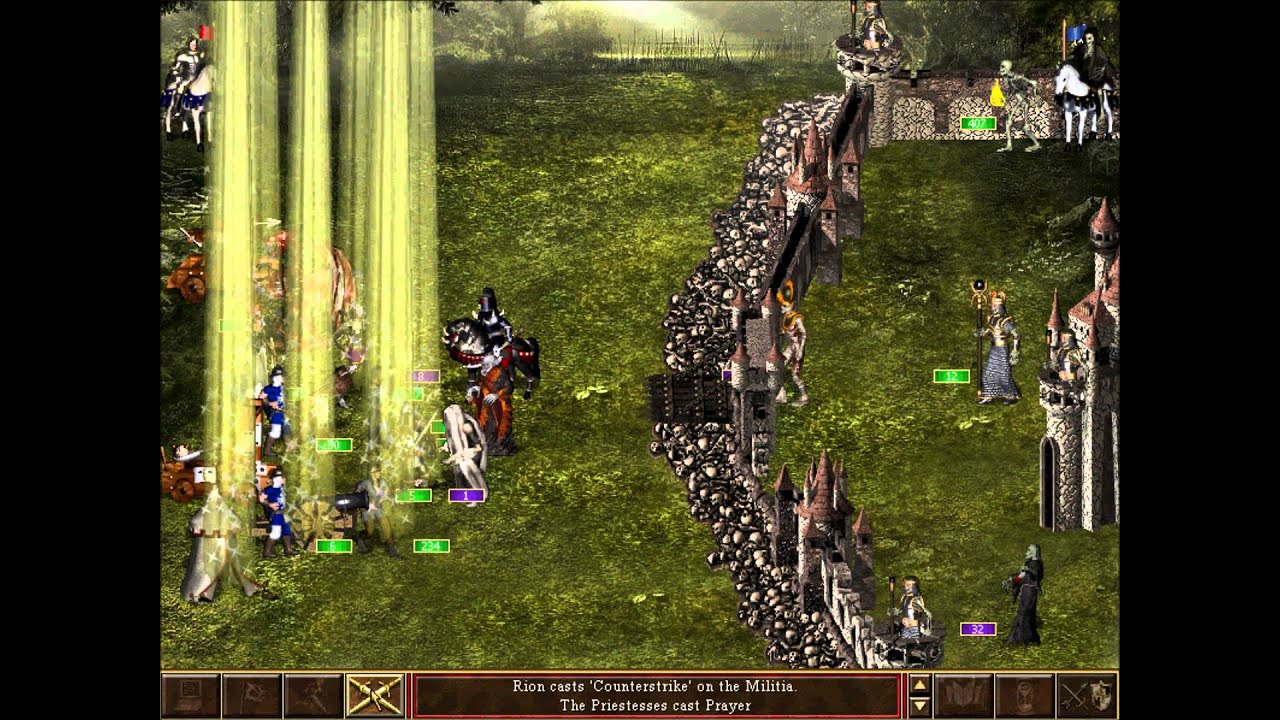Activate the sword-and-shield defend button
The height and width of the screenshot is (720, 1280).
coord(1086,695)
